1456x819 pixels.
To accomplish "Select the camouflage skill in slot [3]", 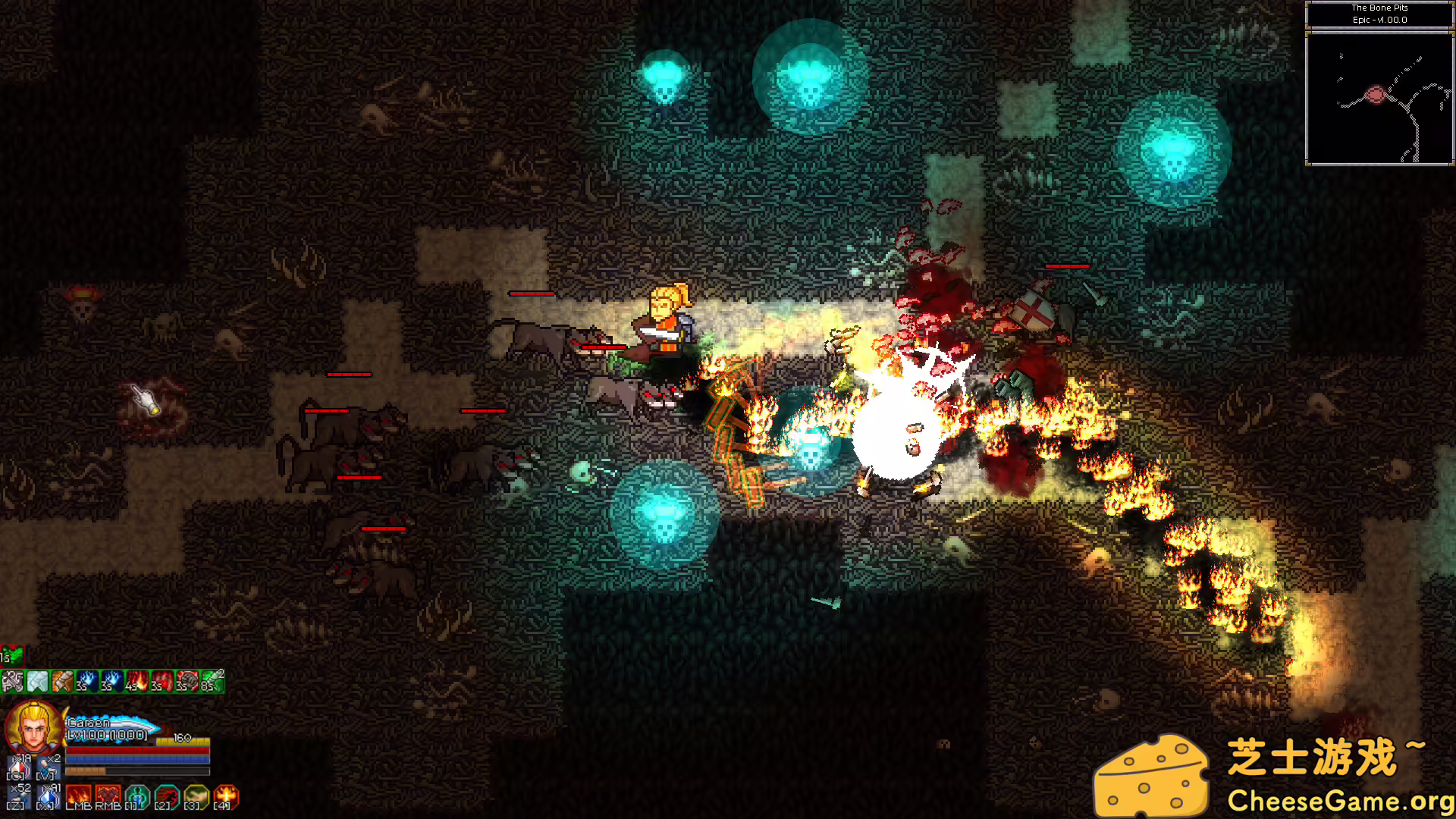I will (196, 795).
